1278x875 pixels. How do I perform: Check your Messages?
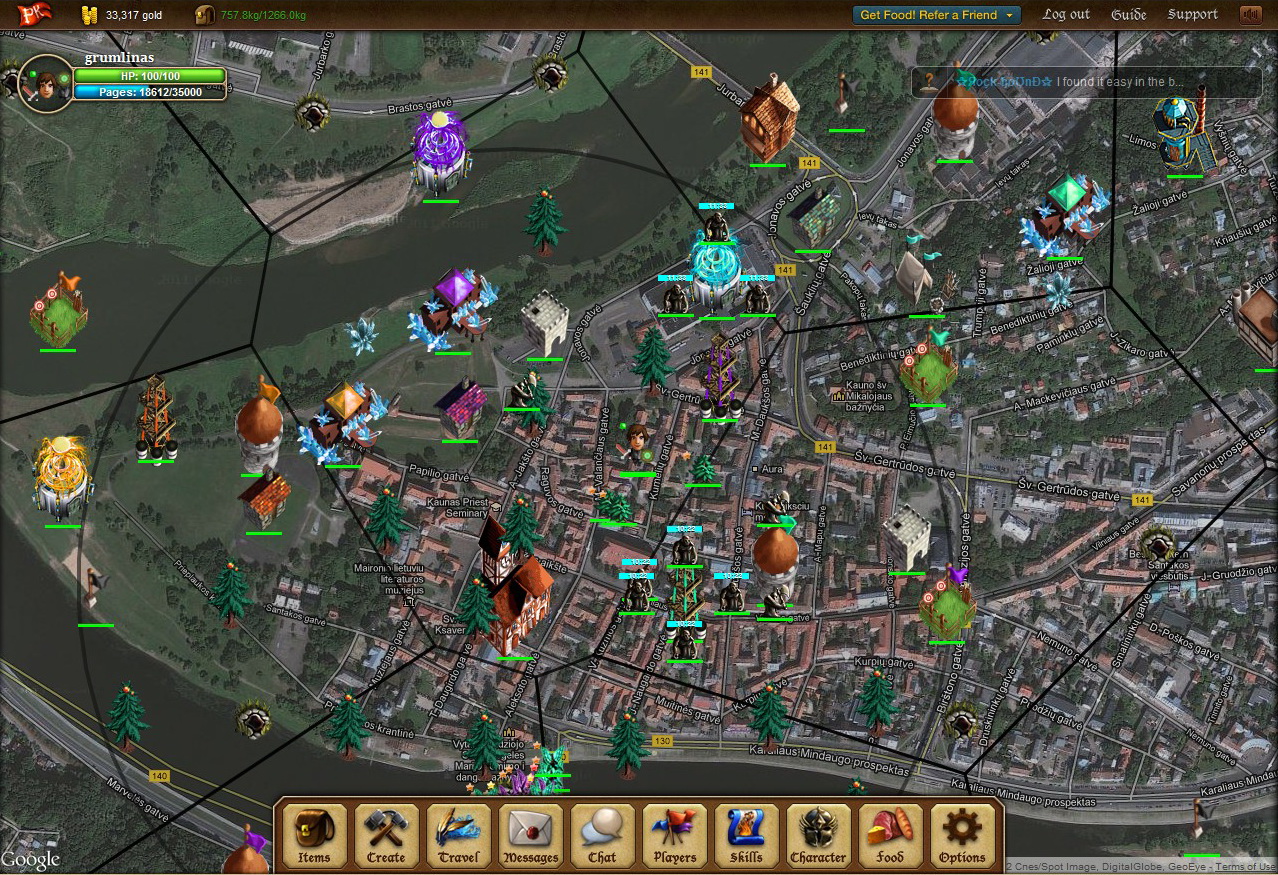click(531, 835)
